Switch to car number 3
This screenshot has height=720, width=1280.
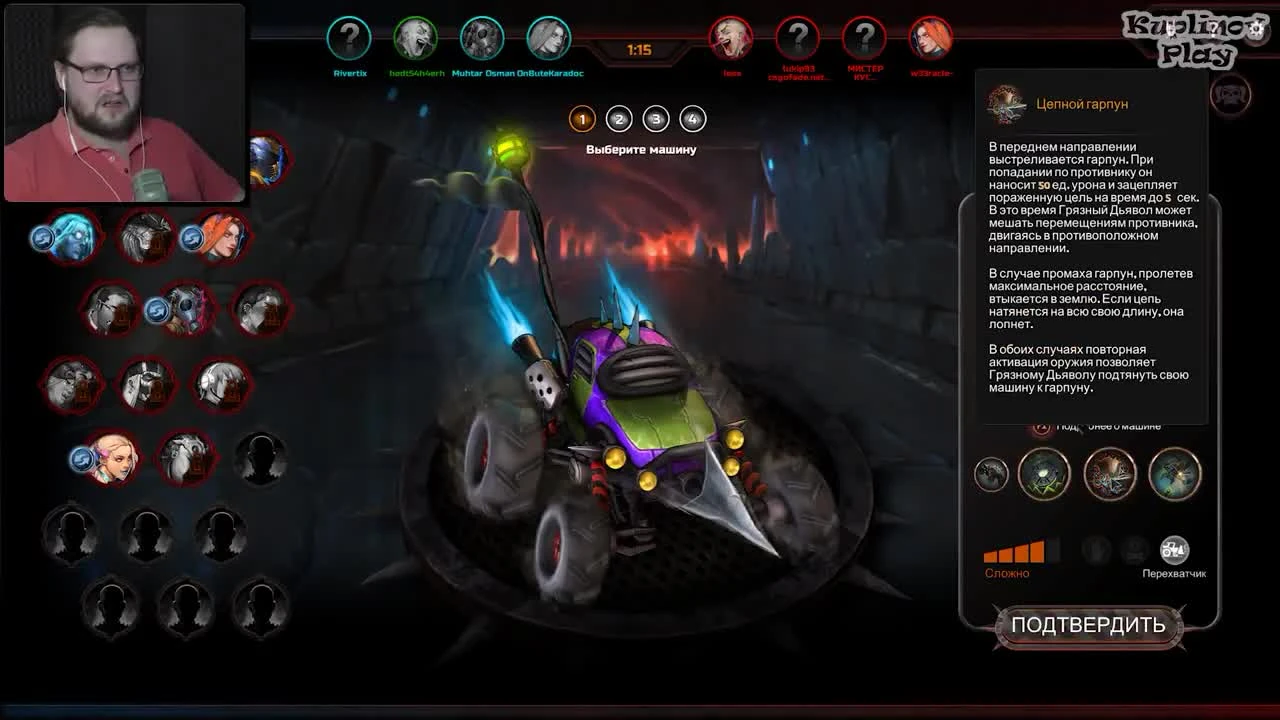pyautogui.click(x=655, y=118)
